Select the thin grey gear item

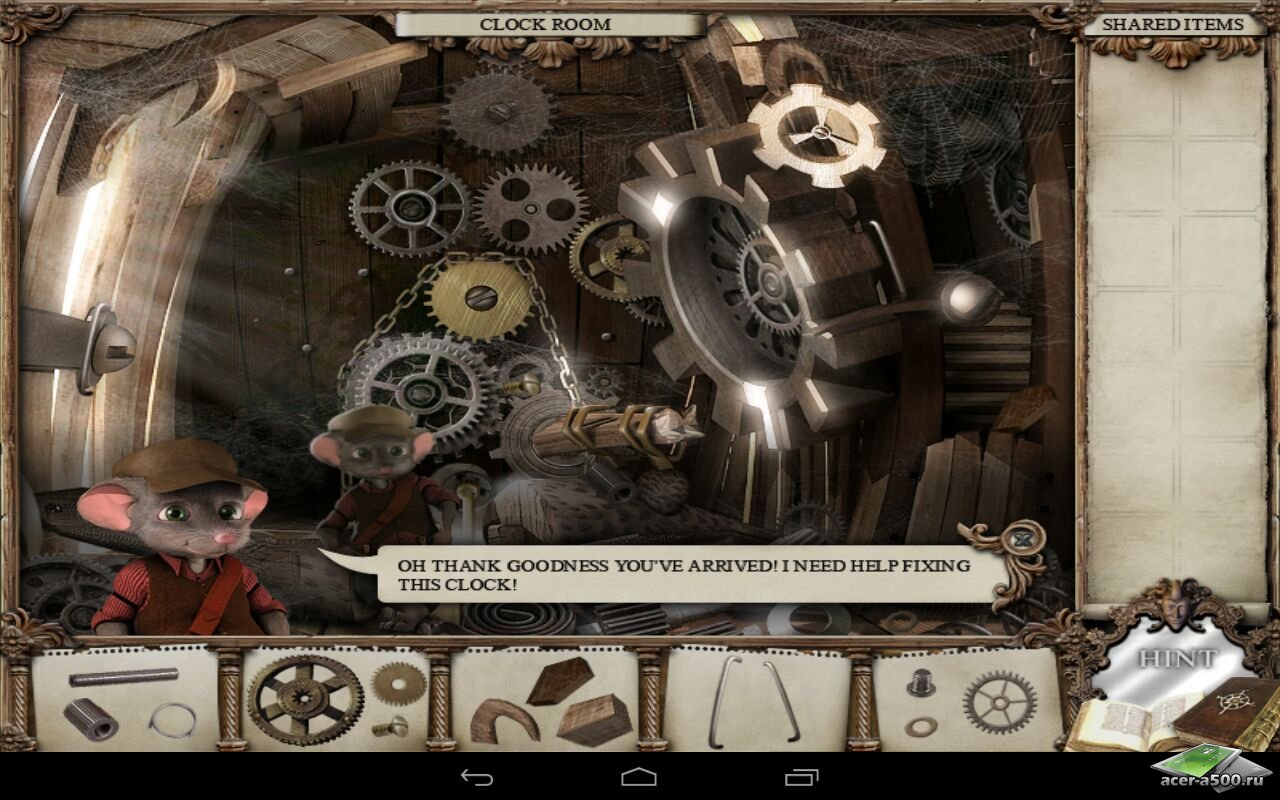point(997,702)
